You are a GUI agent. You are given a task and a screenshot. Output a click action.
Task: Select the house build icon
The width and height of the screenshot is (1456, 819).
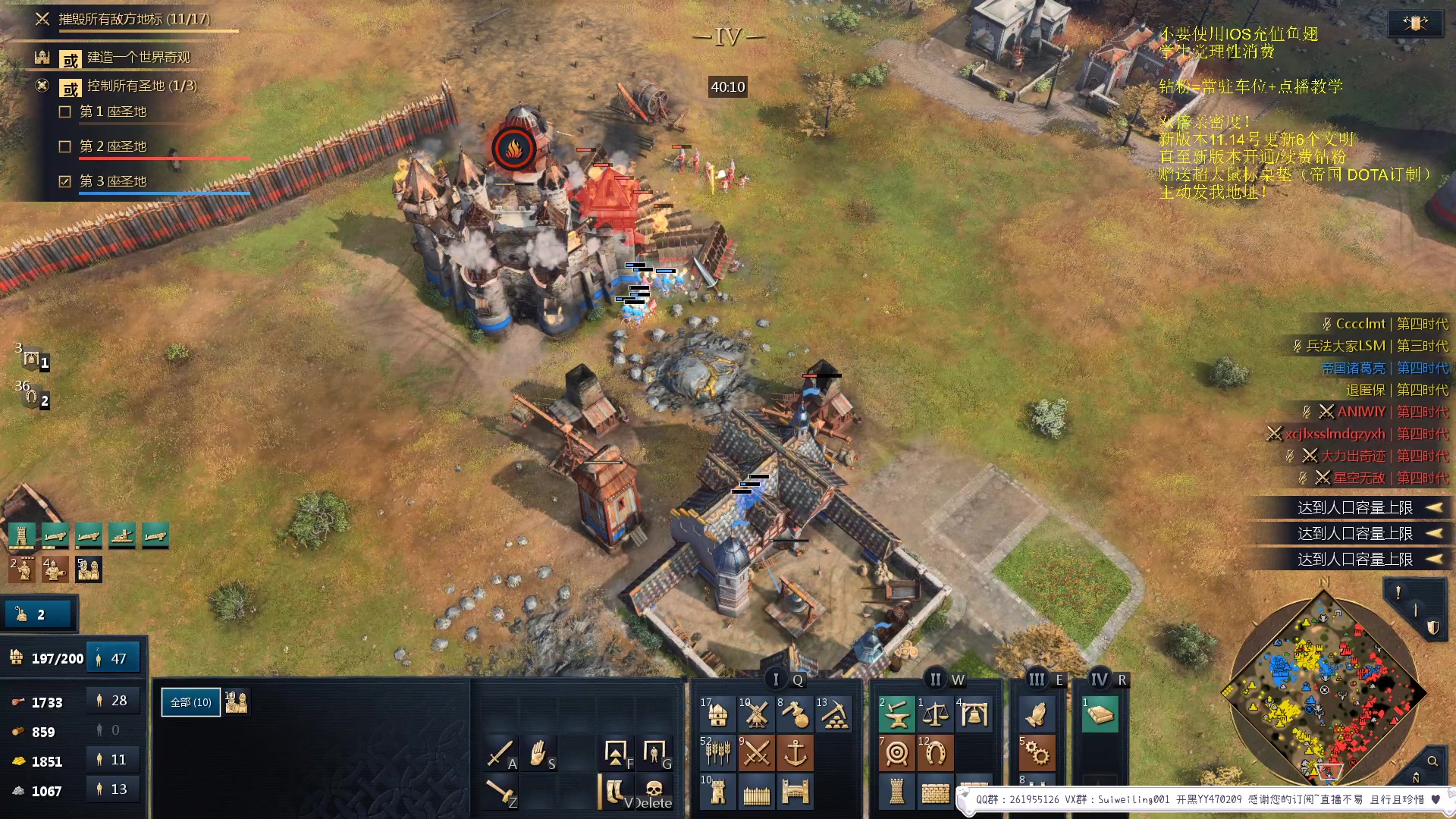click(717, 714)
